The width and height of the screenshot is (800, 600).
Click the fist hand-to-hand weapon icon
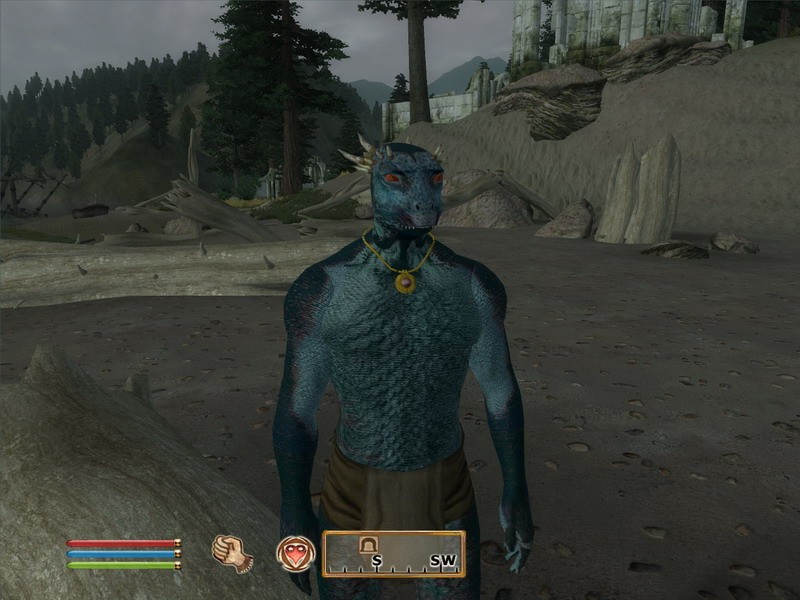click(x=232, y=553)
